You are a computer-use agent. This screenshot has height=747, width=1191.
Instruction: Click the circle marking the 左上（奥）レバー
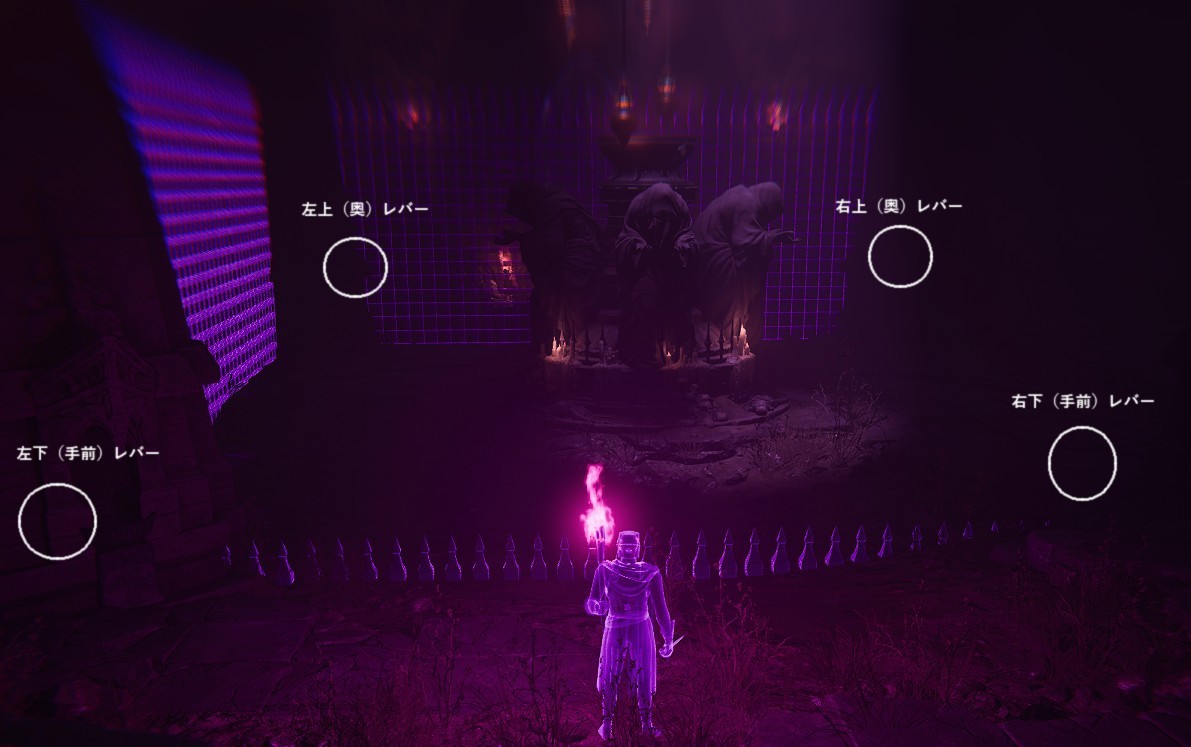[x=355, y=267]
